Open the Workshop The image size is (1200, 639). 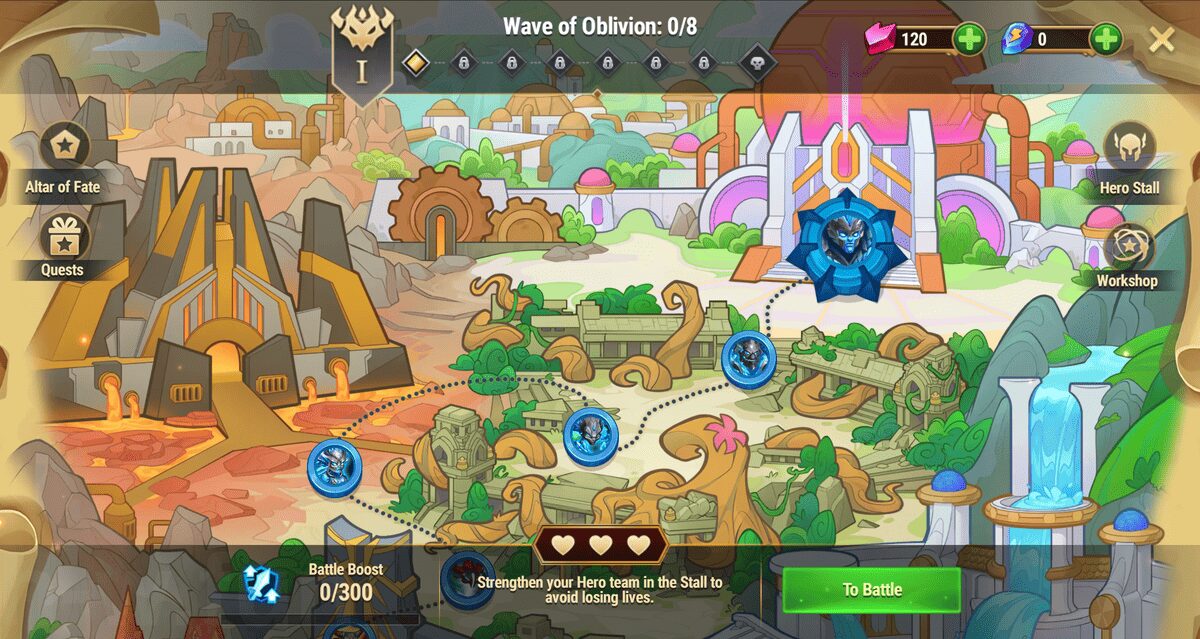tap(1129, 246)
